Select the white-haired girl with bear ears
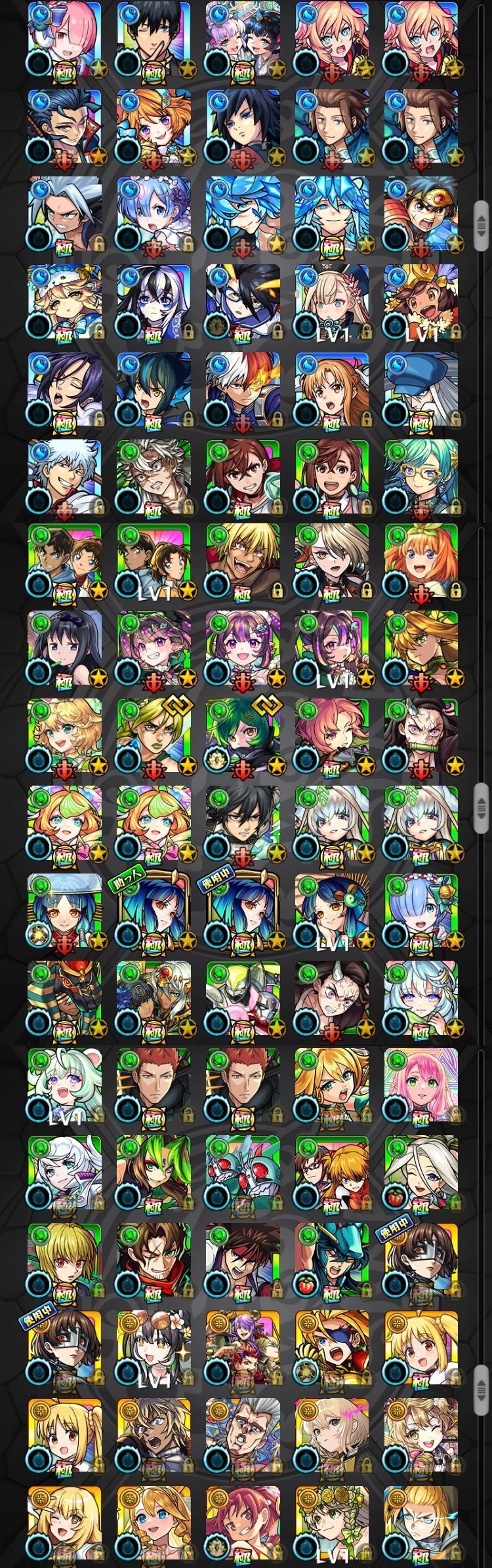 point(64,1085)
